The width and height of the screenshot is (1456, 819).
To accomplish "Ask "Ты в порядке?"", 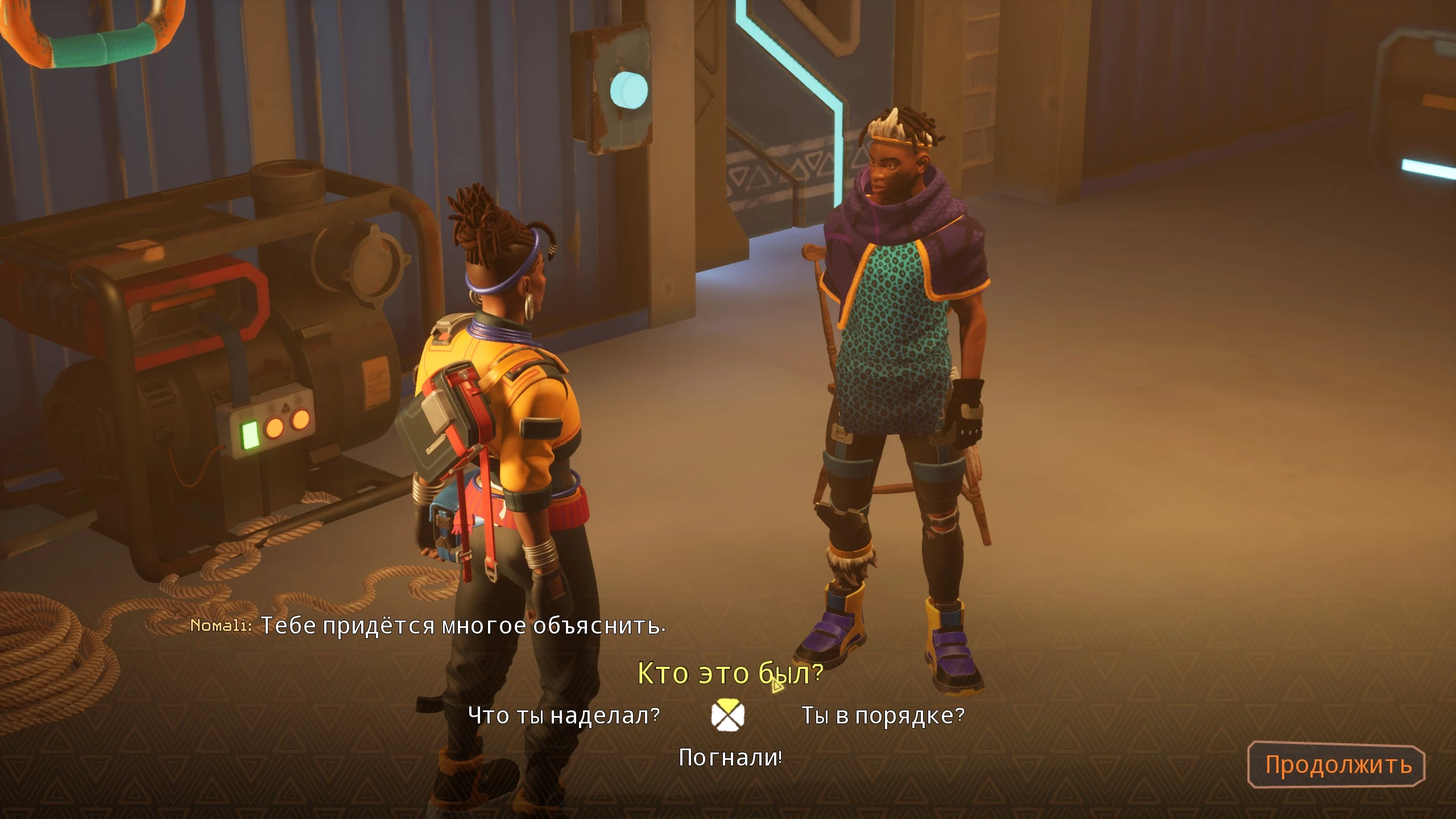I will click(883, 715).
